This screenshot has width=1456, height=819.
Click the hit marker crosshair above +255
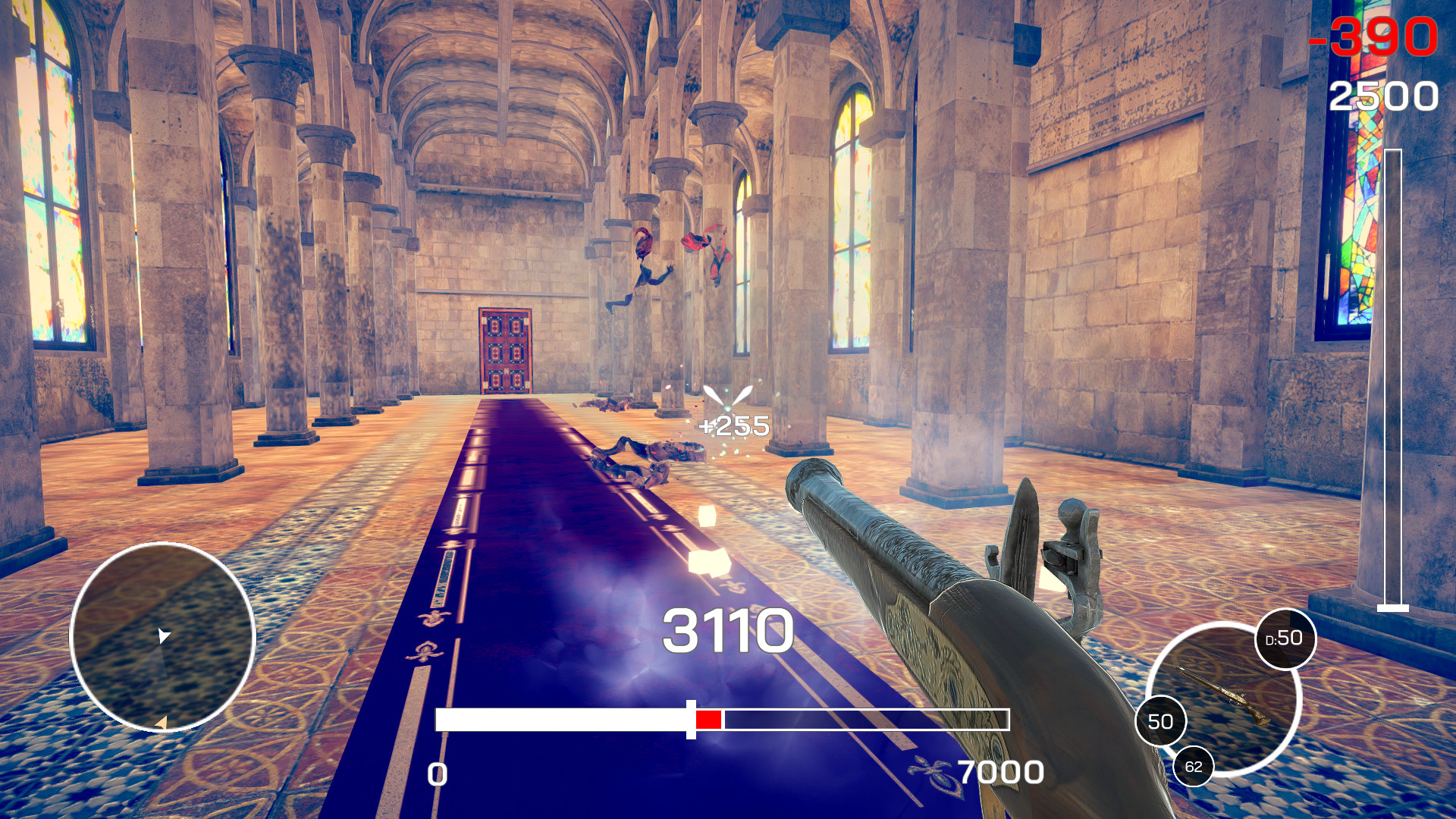click(727, 396)
